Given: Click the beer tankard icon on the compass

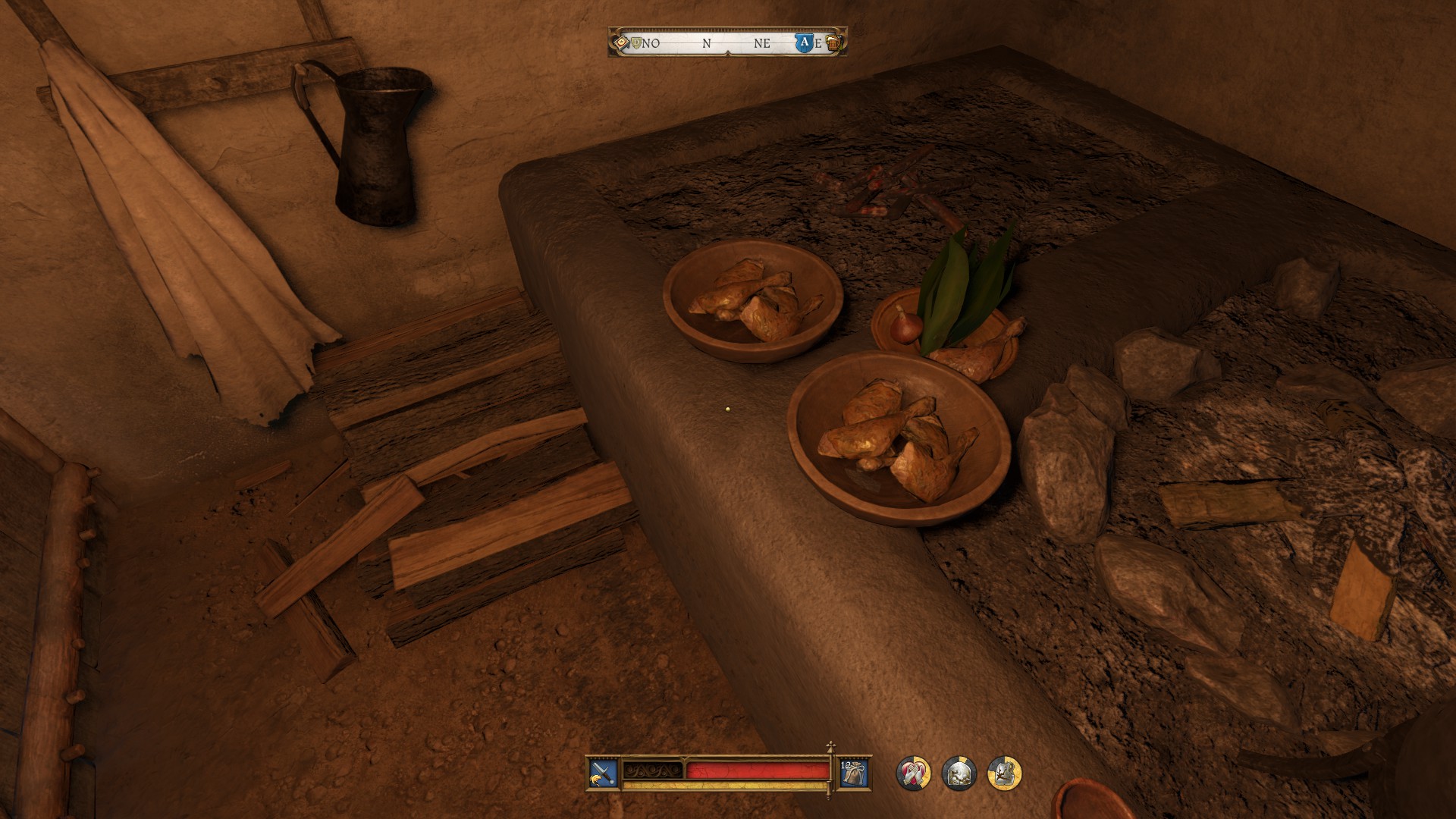Looking at the screenshot, I should [x=834, y=43].
